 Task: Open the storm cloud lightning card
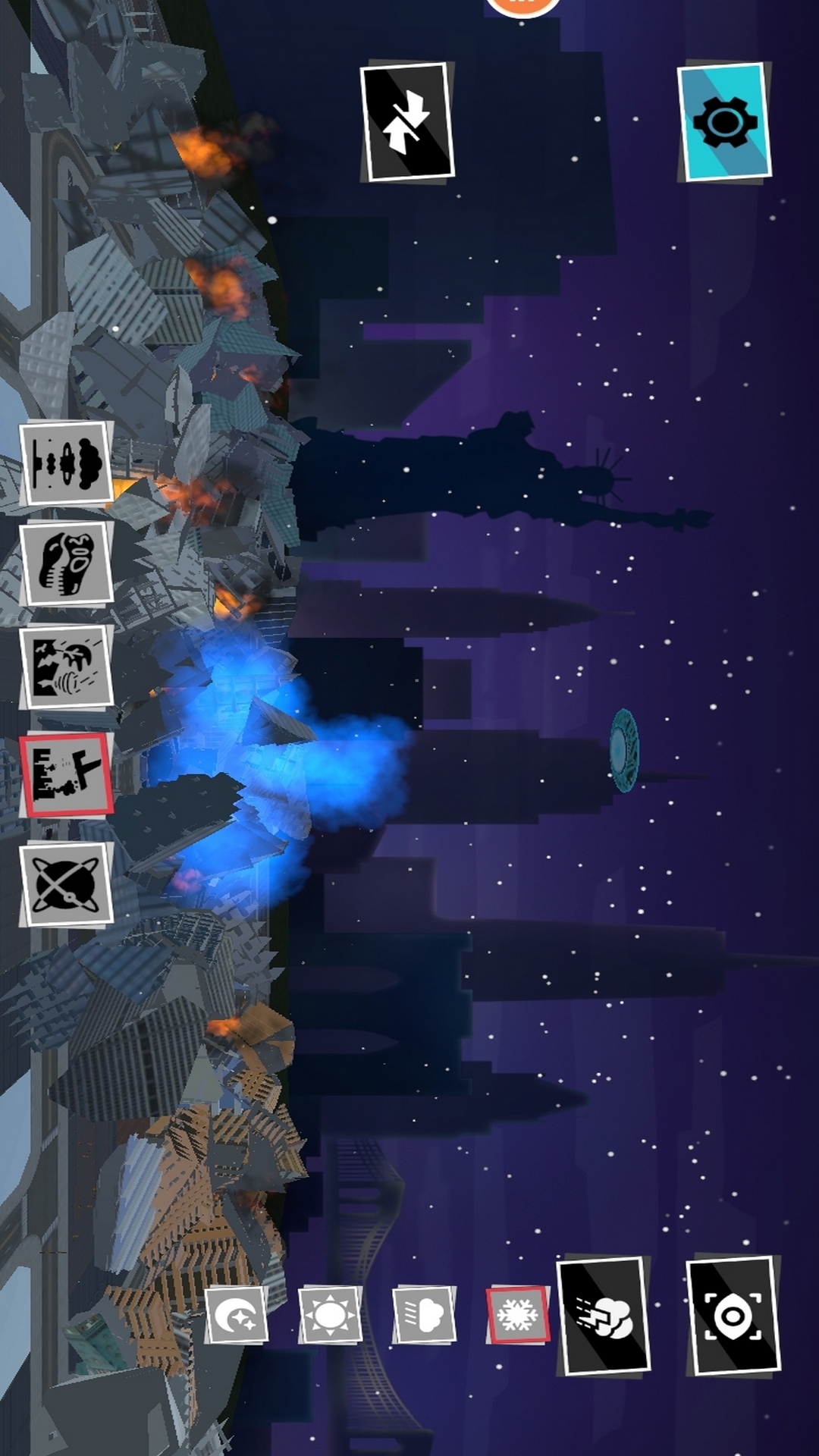pos(604,1315)
